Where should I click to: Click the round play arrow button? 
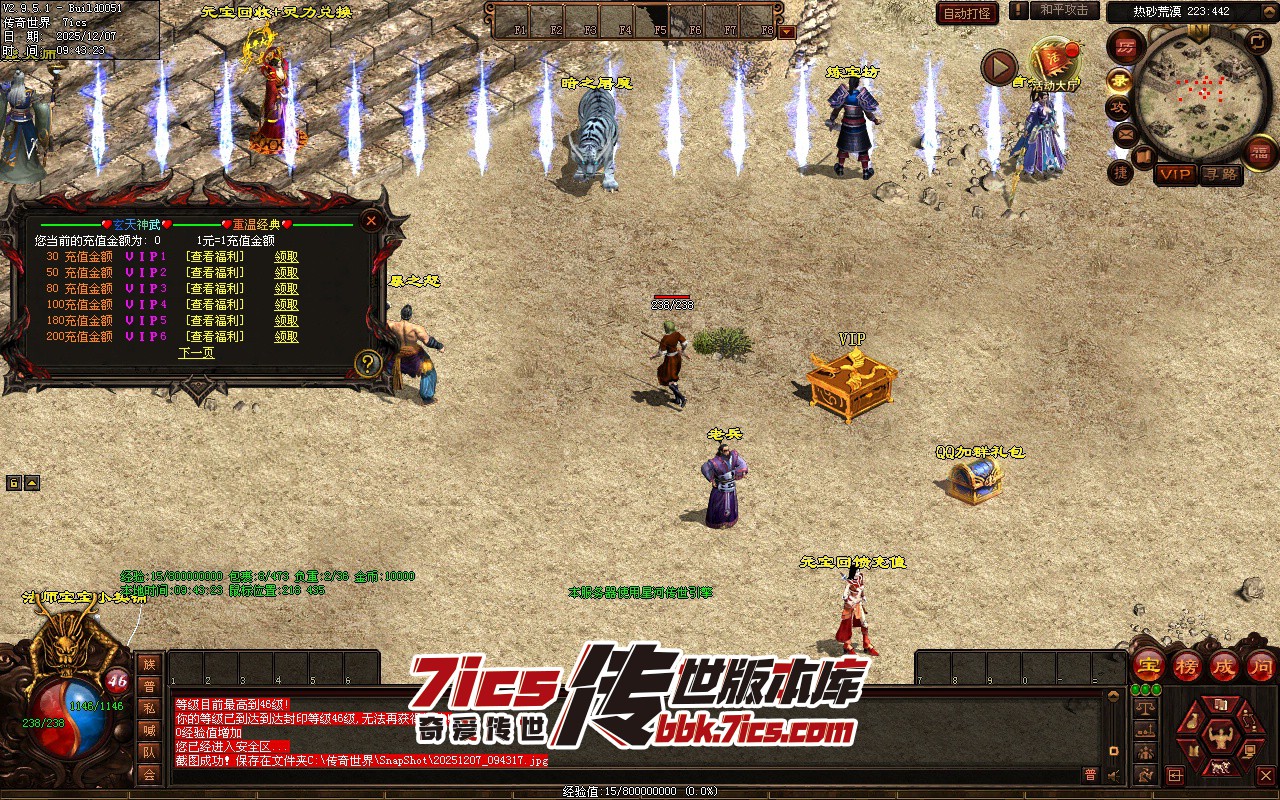[x=998, y=67]
